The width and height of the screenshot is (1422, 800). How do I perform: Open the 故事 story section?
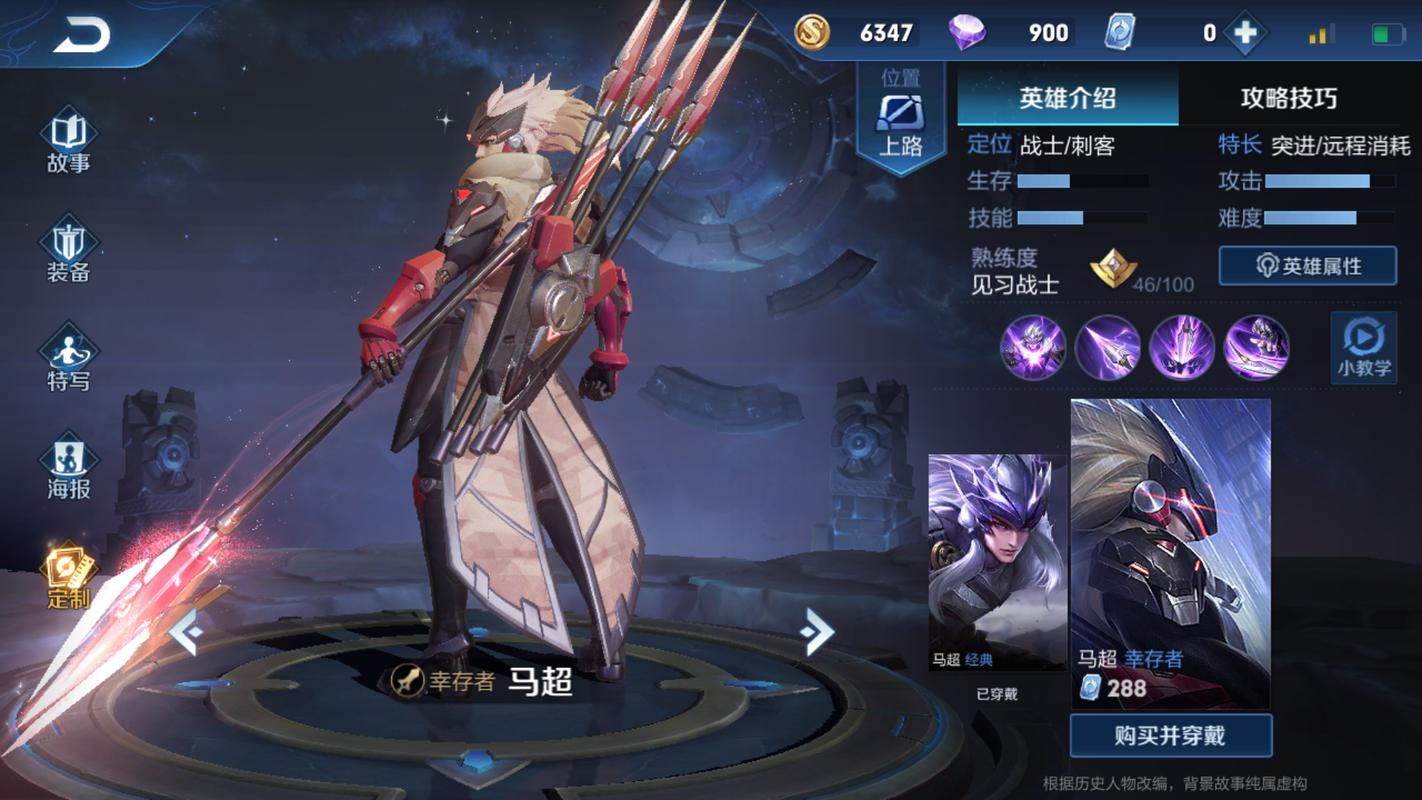tap(68, 143)
